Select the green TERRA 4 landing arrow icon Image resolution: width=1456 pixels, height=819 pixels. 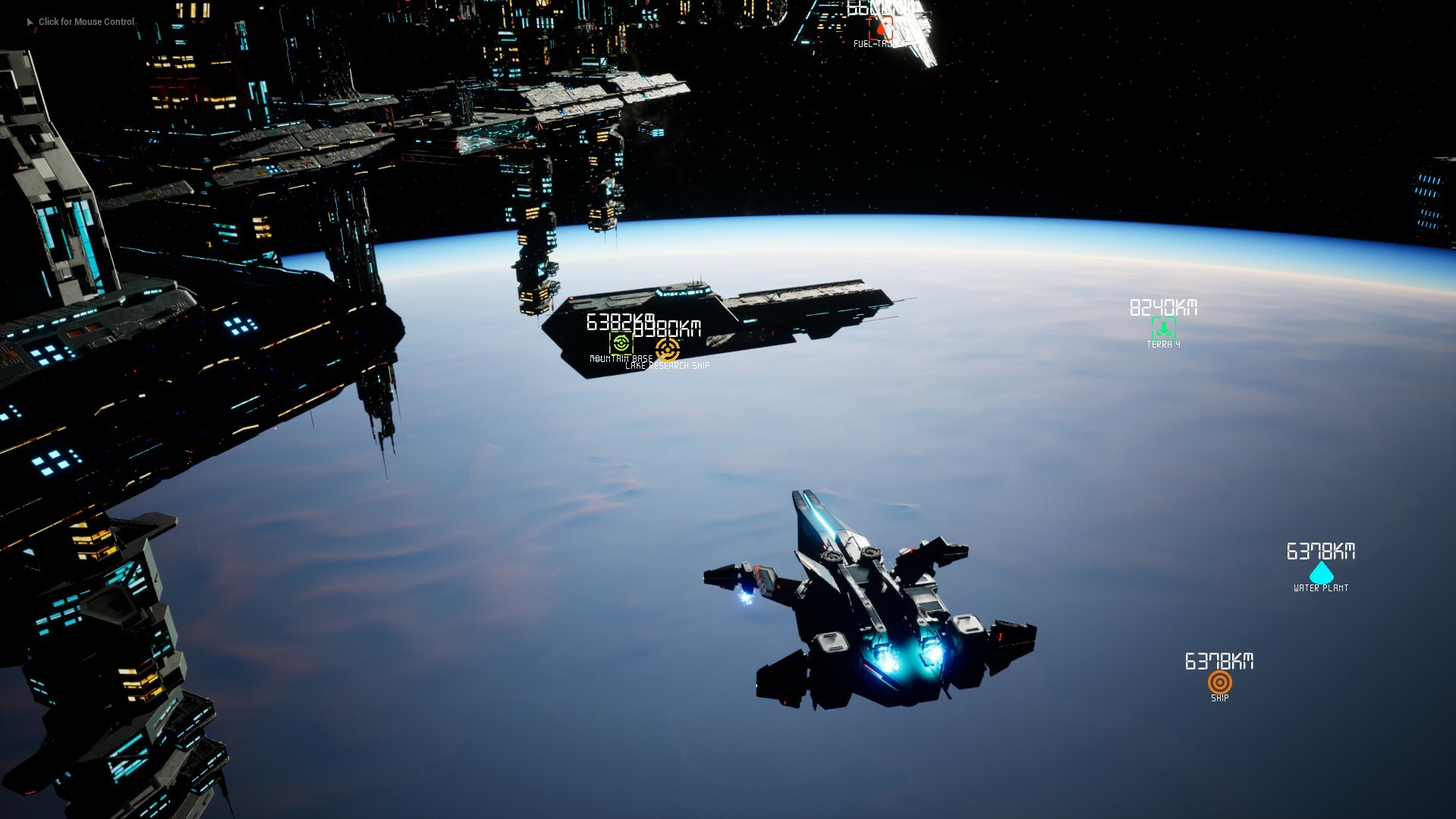tap(1165, 328)
